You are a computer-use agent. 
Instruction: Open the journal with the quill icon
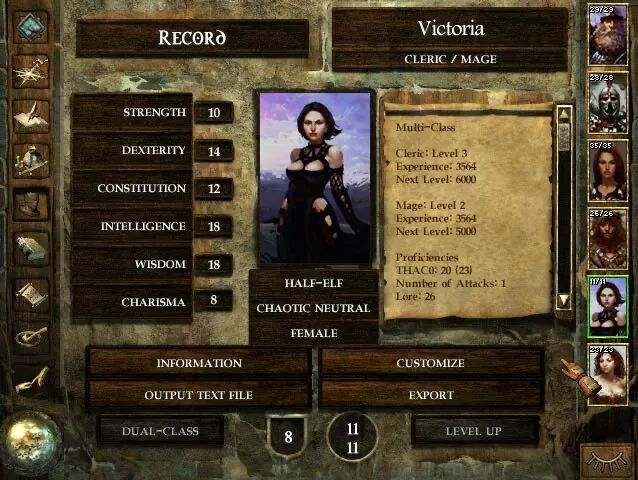click(x=31, y=115)
